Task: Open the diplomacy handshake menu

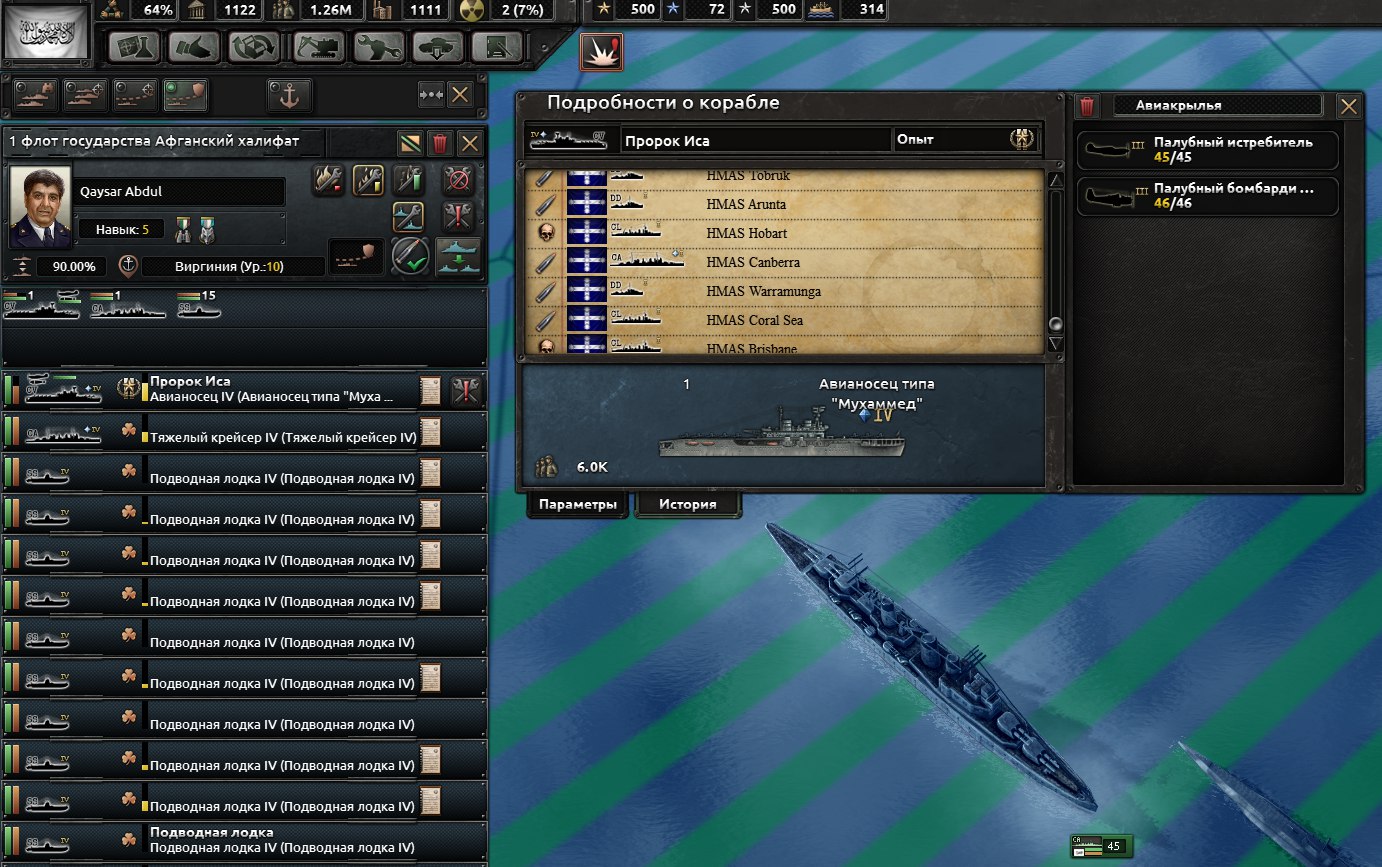Action: click(x=193, y=47)
